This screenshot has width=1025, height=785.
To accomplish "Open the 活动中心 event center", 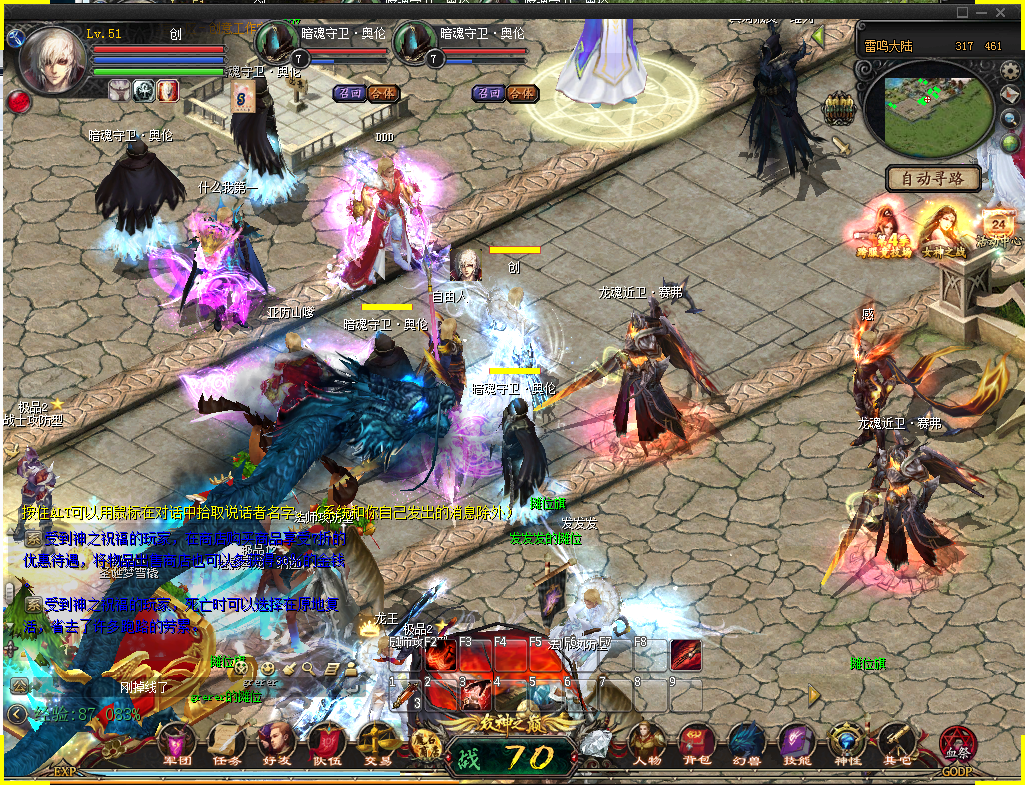I will pyautogui.click(x=999, y=227).
